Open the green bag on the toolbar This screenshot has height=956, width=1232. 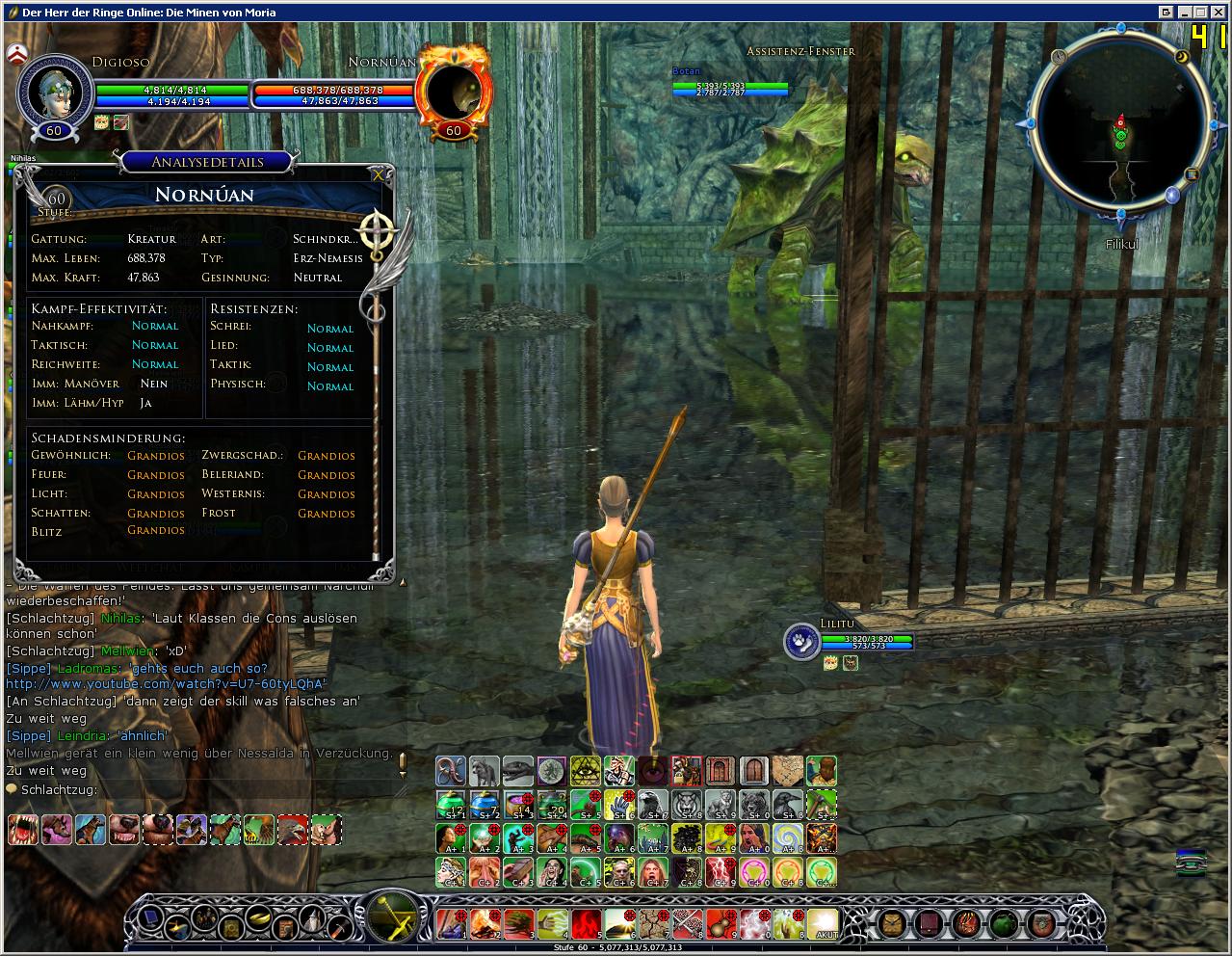click(1003, 922)
